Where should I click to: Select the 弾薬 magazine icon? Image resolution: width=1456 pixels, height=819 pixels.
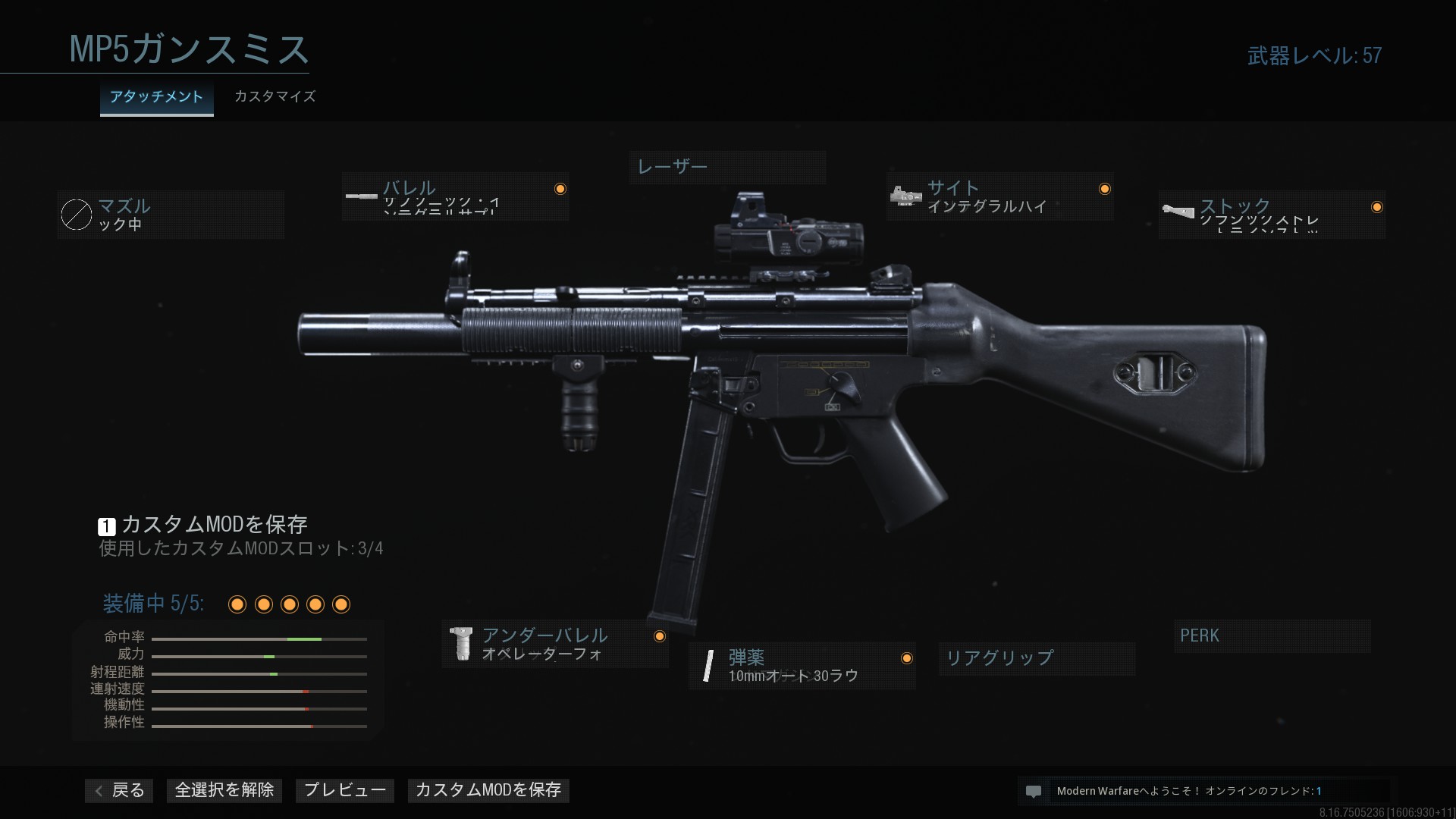point(708,666)
